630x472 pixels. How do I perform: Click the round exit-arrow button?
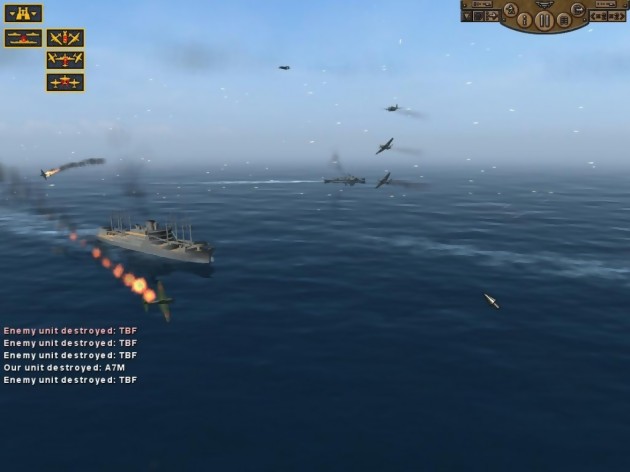click(578, 9)
